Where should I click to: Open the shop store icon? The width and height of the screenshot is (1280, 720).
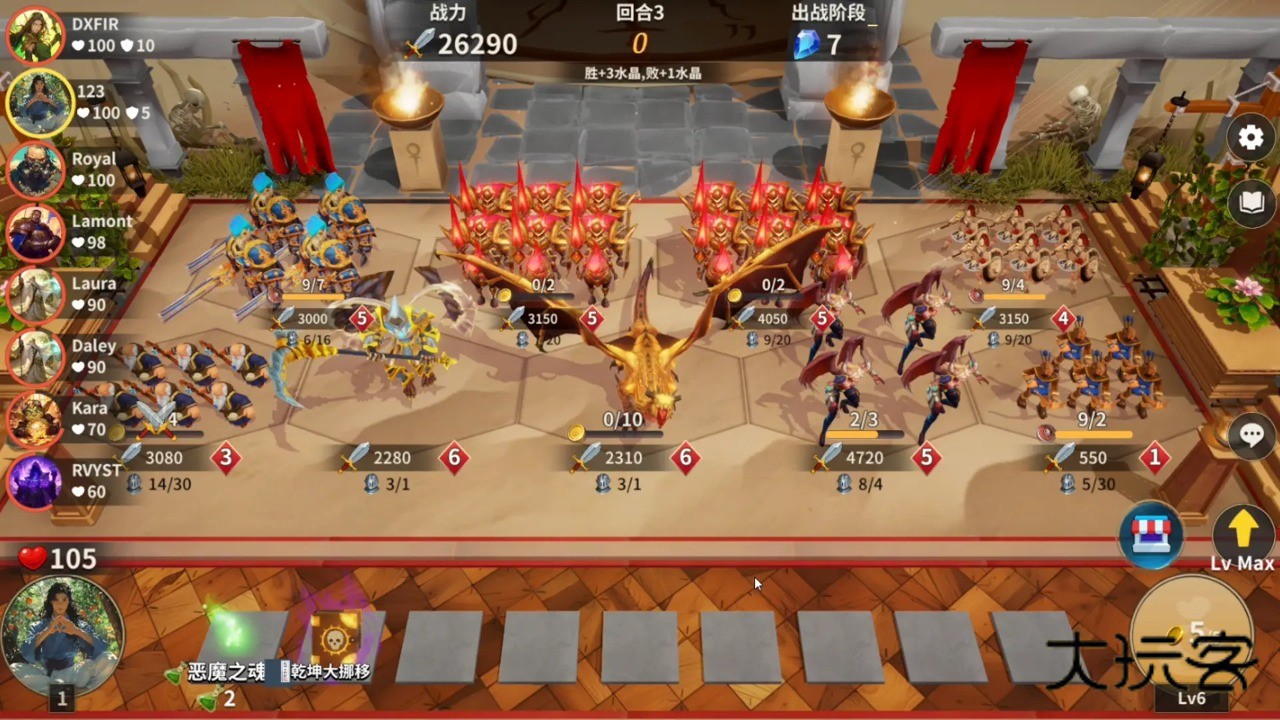(x=1151, y=535)
